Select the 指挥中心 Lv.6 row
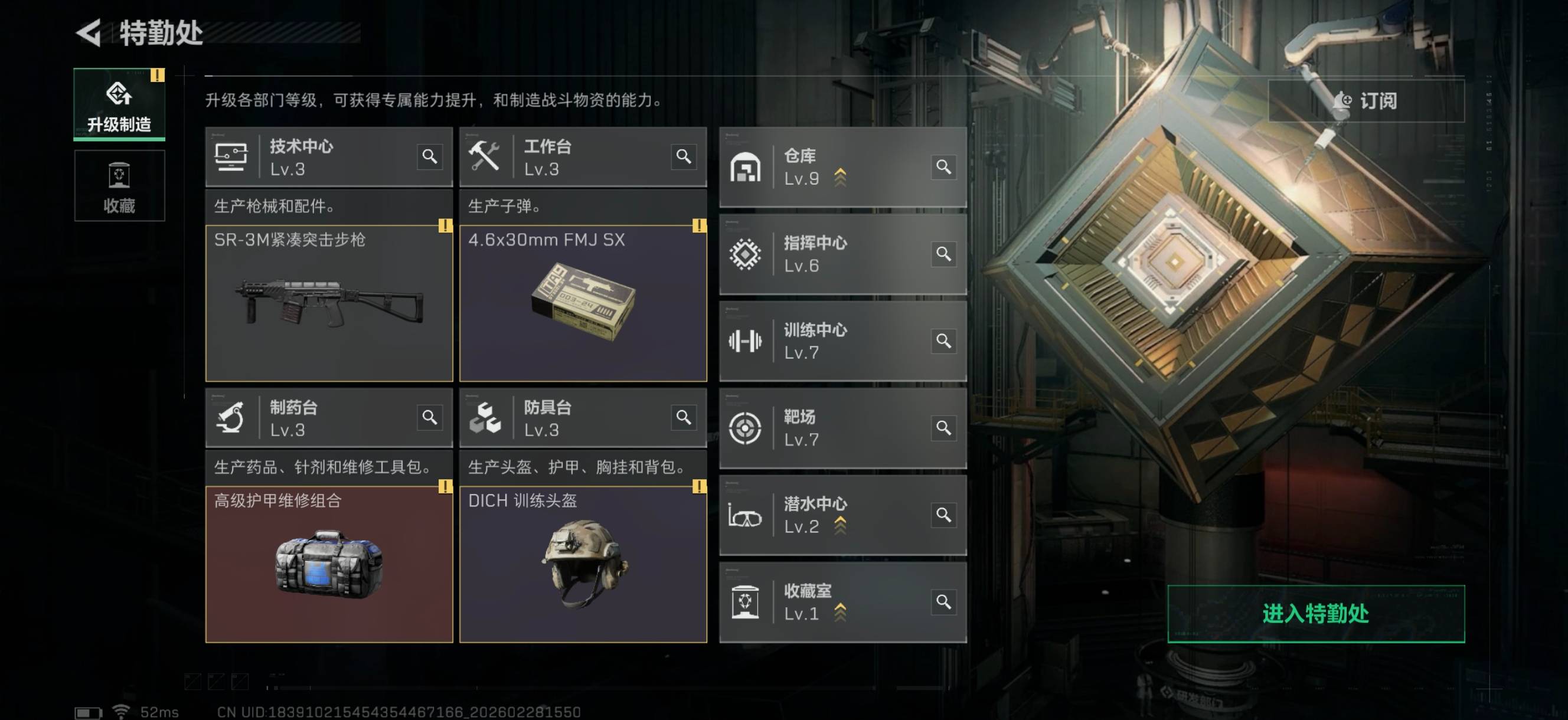The width and height of the screenshot is (1568, 720). coord(842,254)
